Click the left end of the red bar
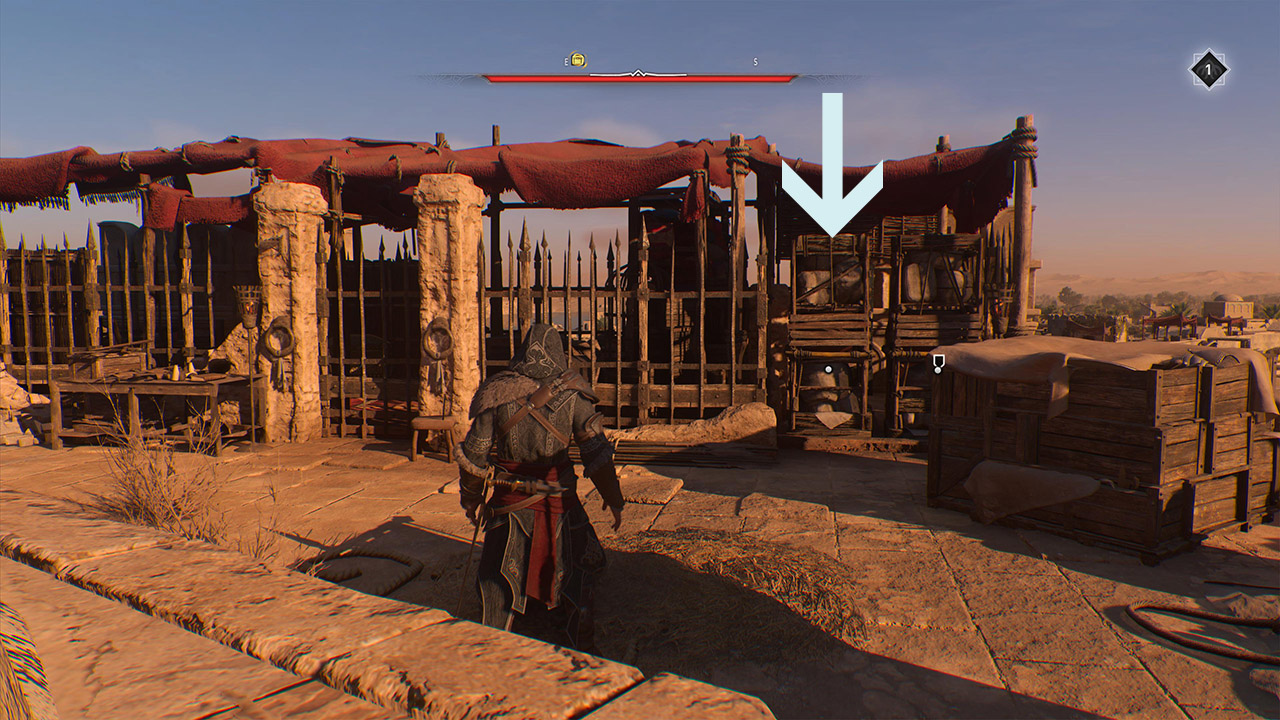The height and width of the screenshot is (720, 1280). (x=488, y=78)
